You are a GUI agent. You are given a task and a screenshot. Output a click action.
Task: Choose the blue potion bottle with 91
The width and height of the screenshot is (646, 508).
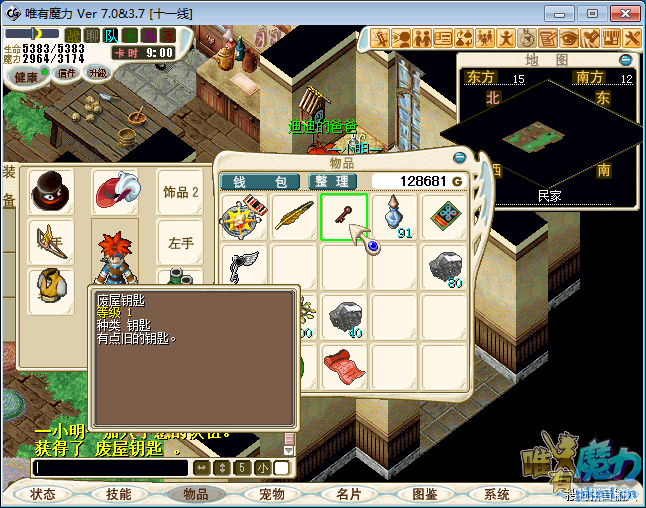[x=394, y=216]
